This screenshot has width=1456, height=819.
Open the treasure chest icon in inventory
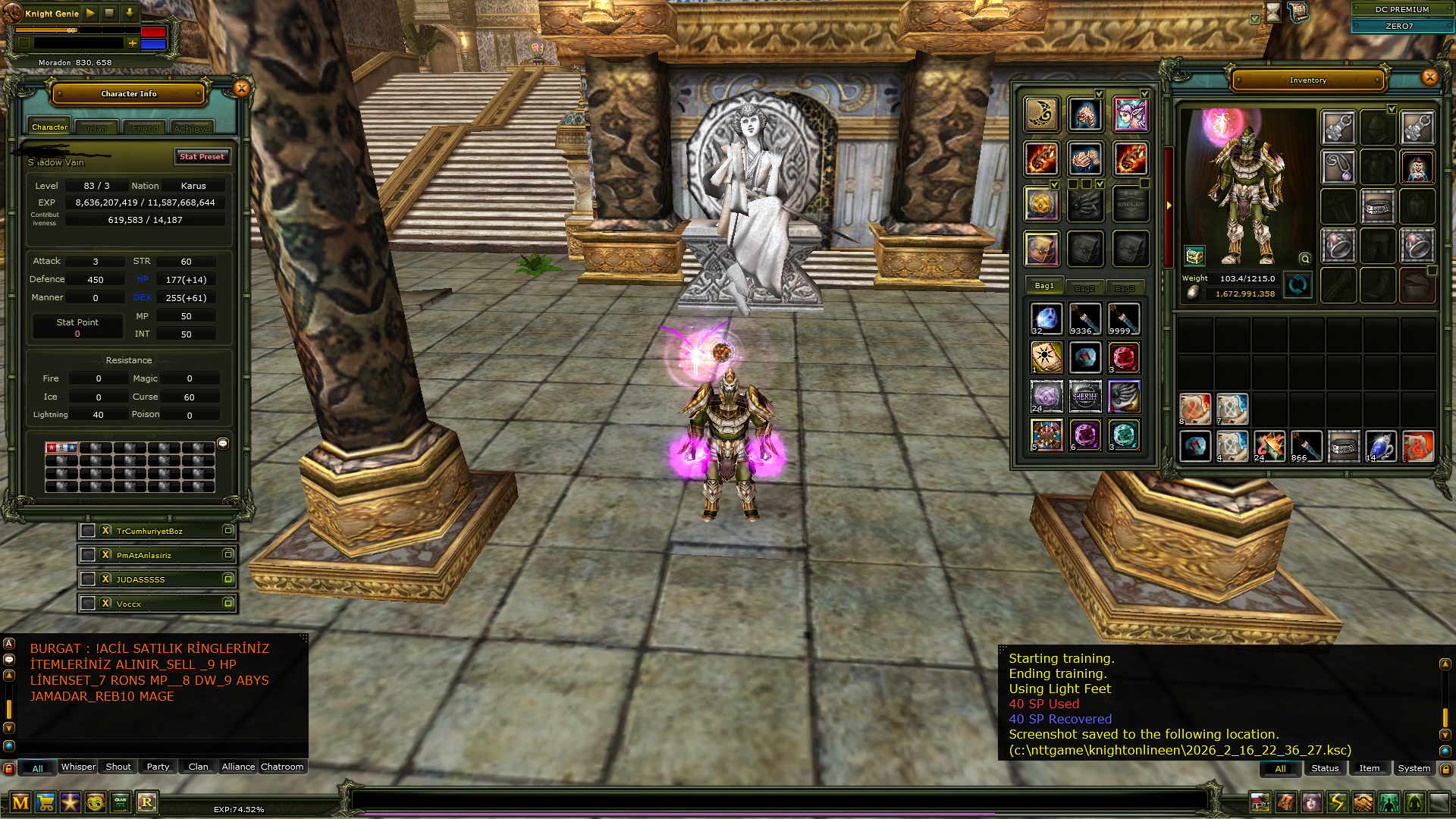(x=1194, y=256)
